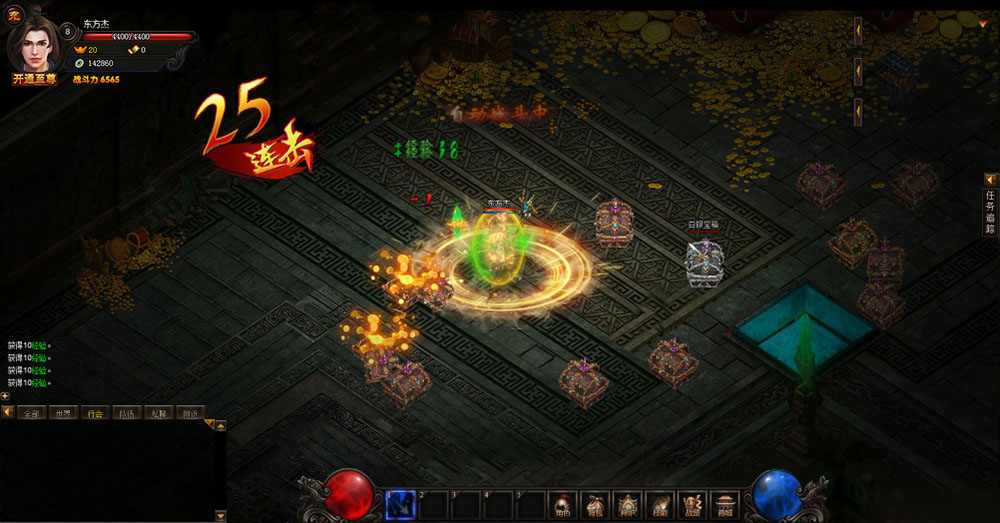Collapse the chat tabs with the left arrow
This screenshot has width=1000, height=523.
[x=7, y=412]
